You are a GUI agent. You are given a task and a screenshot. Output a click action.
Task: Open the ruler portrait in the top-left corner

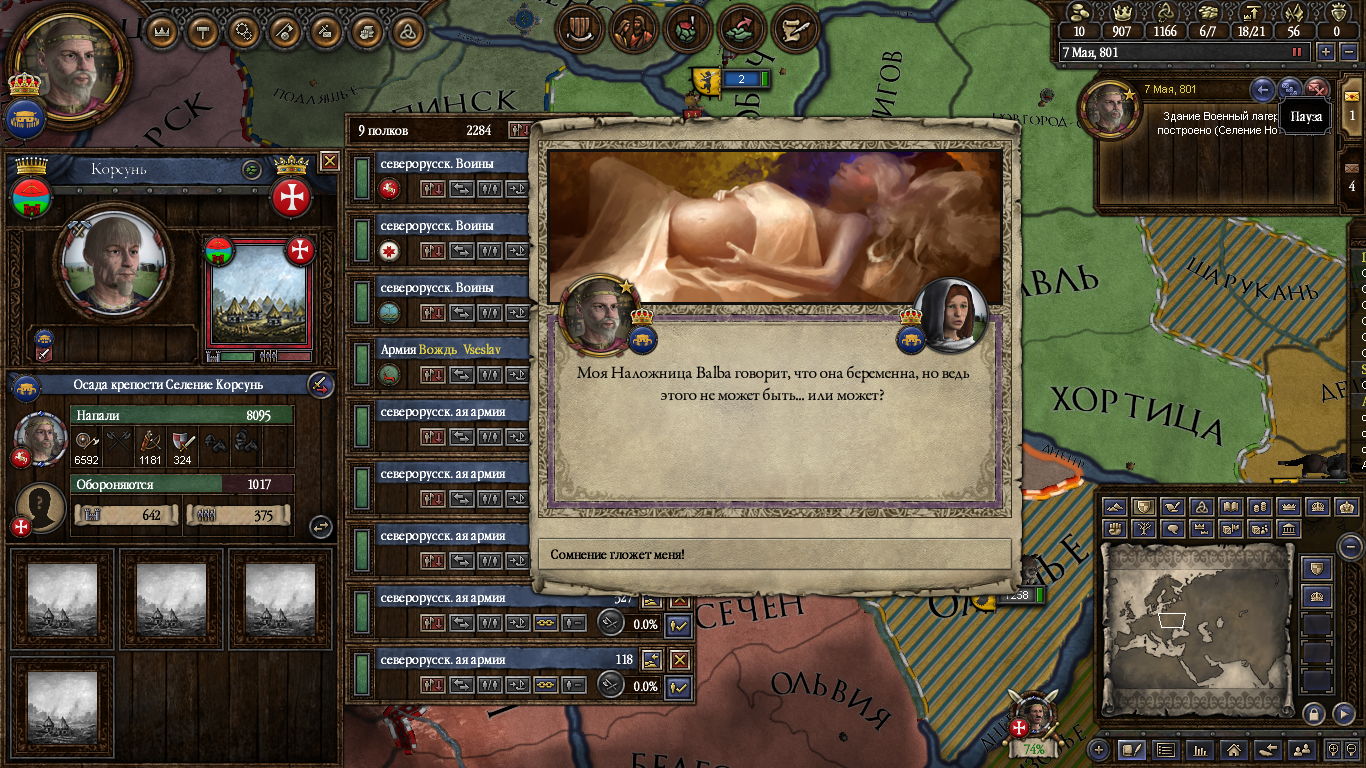68,62
